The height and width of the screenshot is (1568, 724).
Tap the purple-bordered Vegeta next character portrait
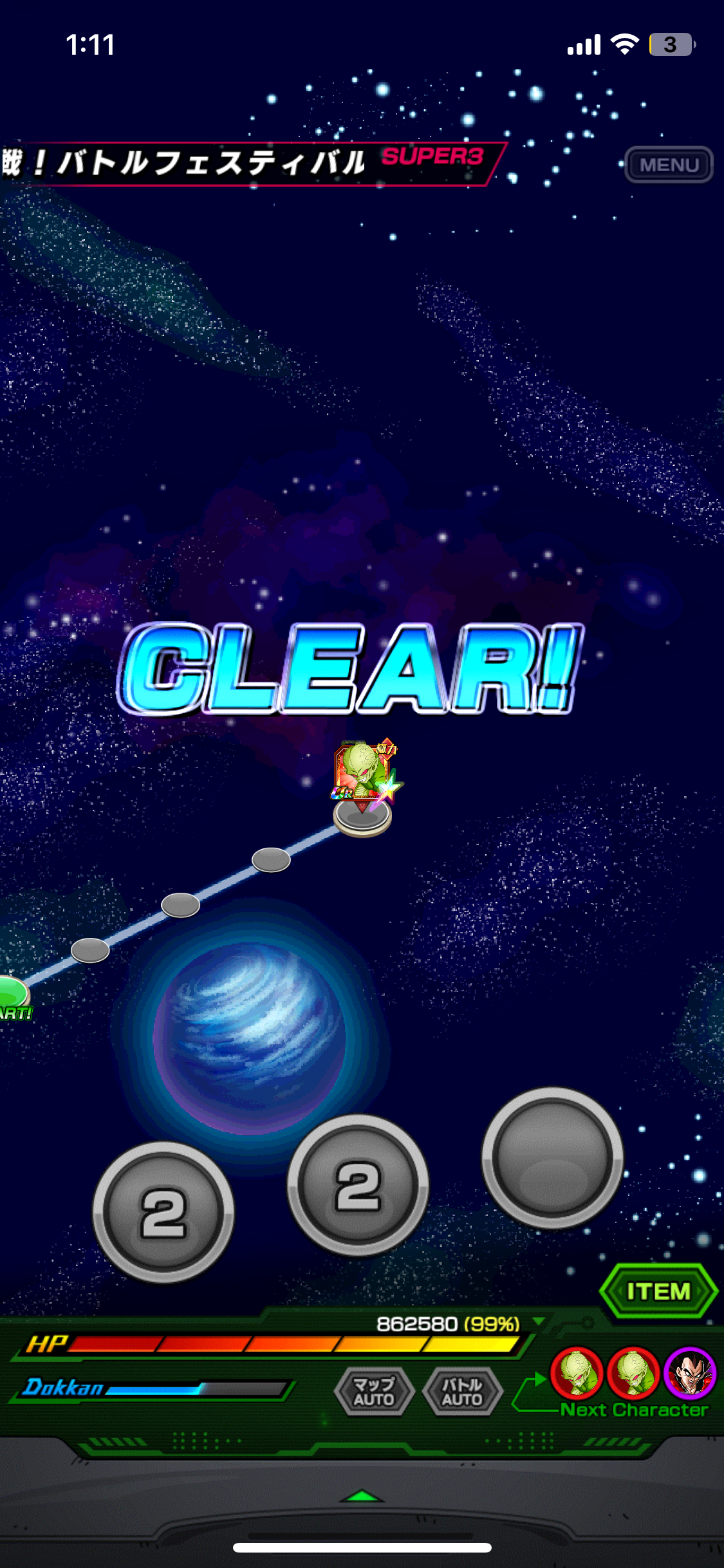point(690,1374)
